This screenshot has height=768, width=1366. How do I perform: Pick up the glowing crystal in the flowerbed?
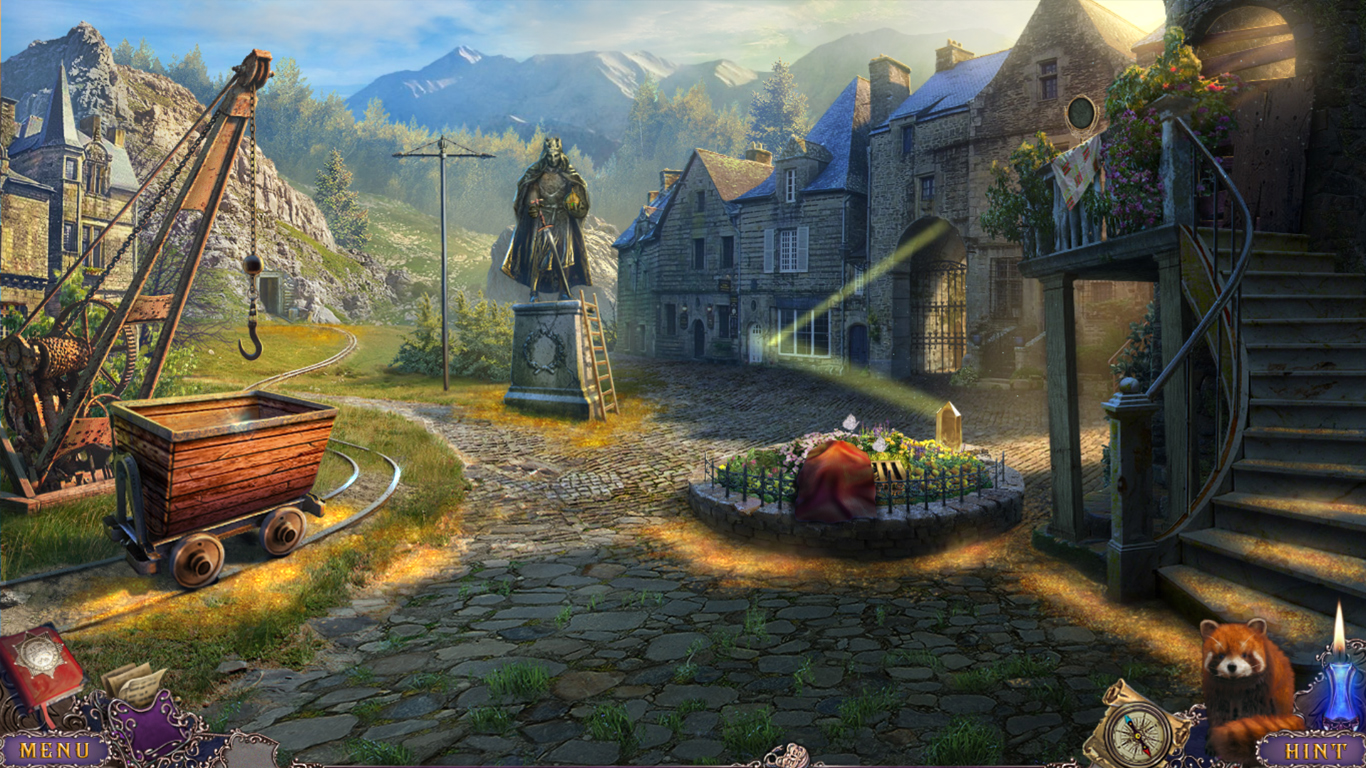(x=948, y=425)
